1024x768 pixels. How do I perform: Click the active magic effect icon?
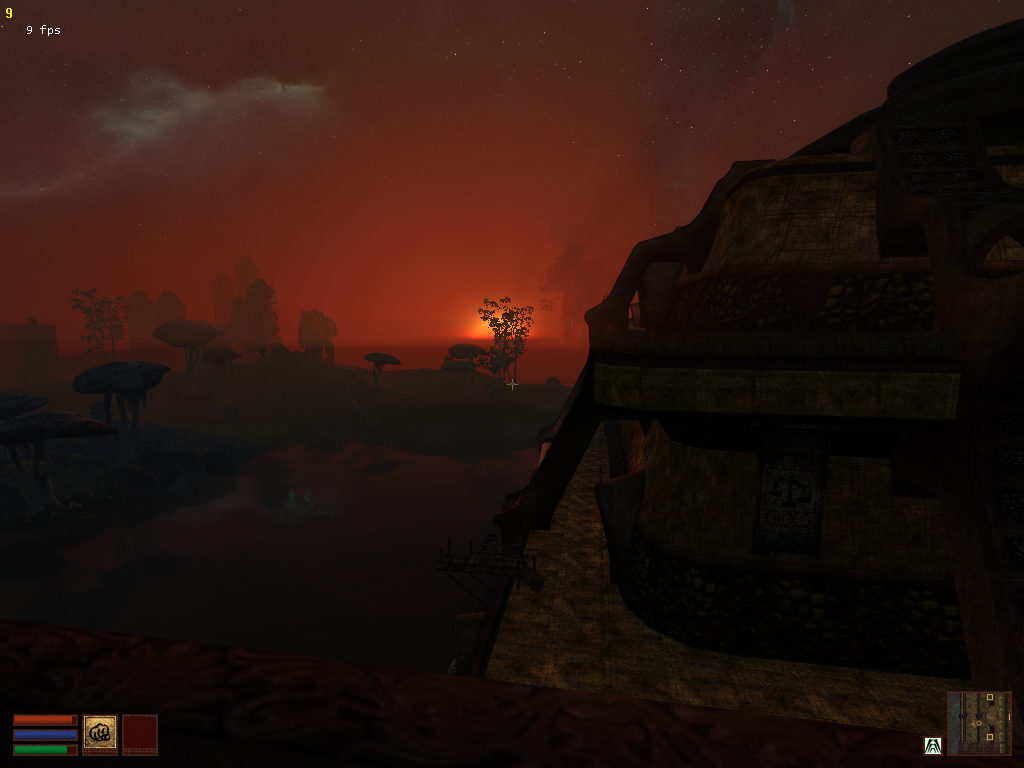pyautogui.click(x=932, y=745)
